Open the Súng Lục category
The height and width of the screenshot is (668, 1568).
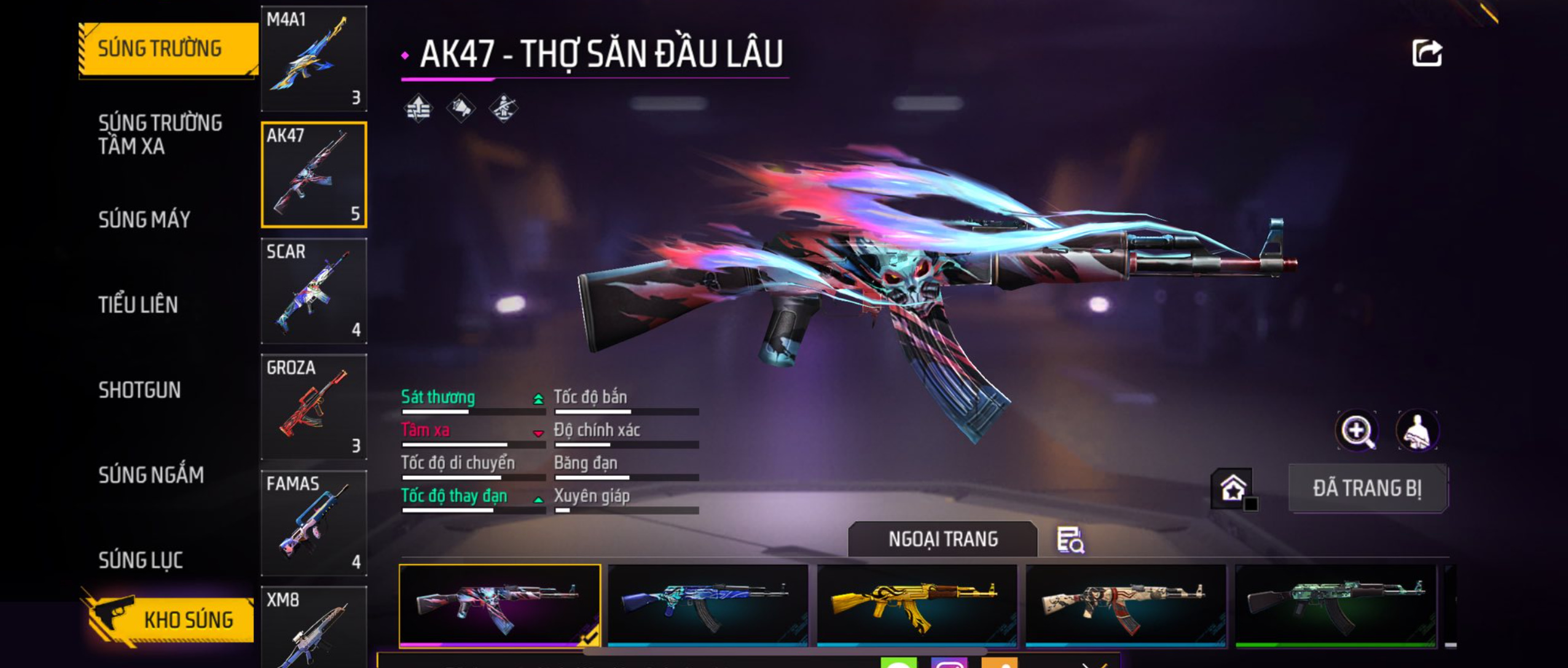pos(141,560)
